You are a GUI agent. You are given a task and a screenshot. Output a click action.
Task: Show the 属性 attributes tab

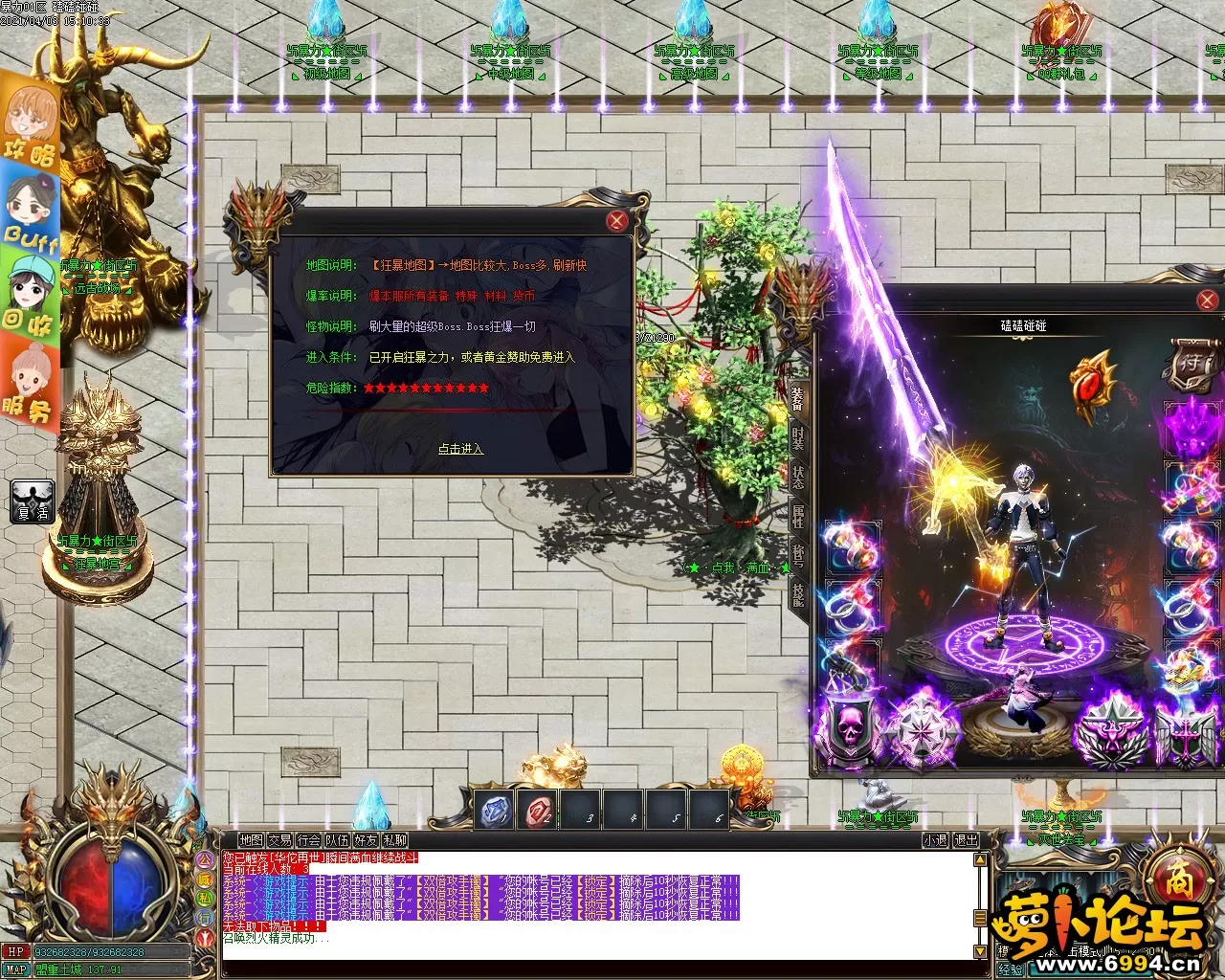point(797,517)
